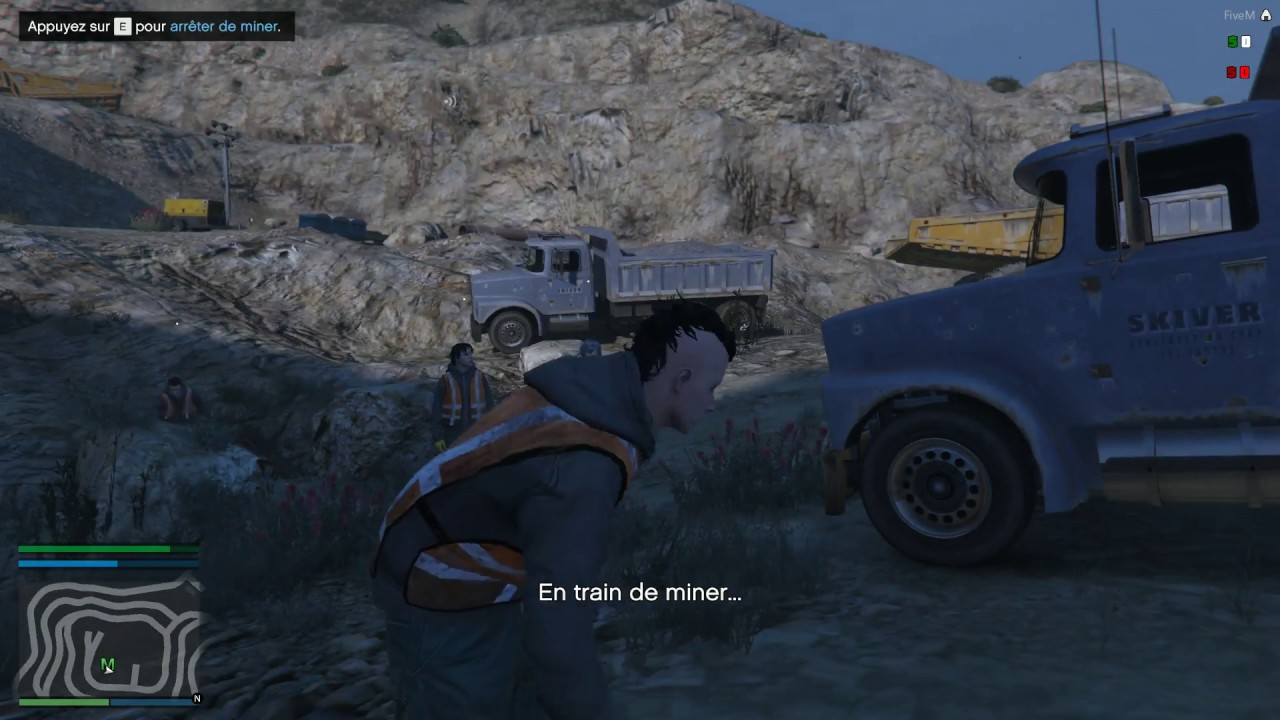Click the green dollar money icon
Image resolution: width=1280 pixels, height=720 pixels.
pos(1232,42)
